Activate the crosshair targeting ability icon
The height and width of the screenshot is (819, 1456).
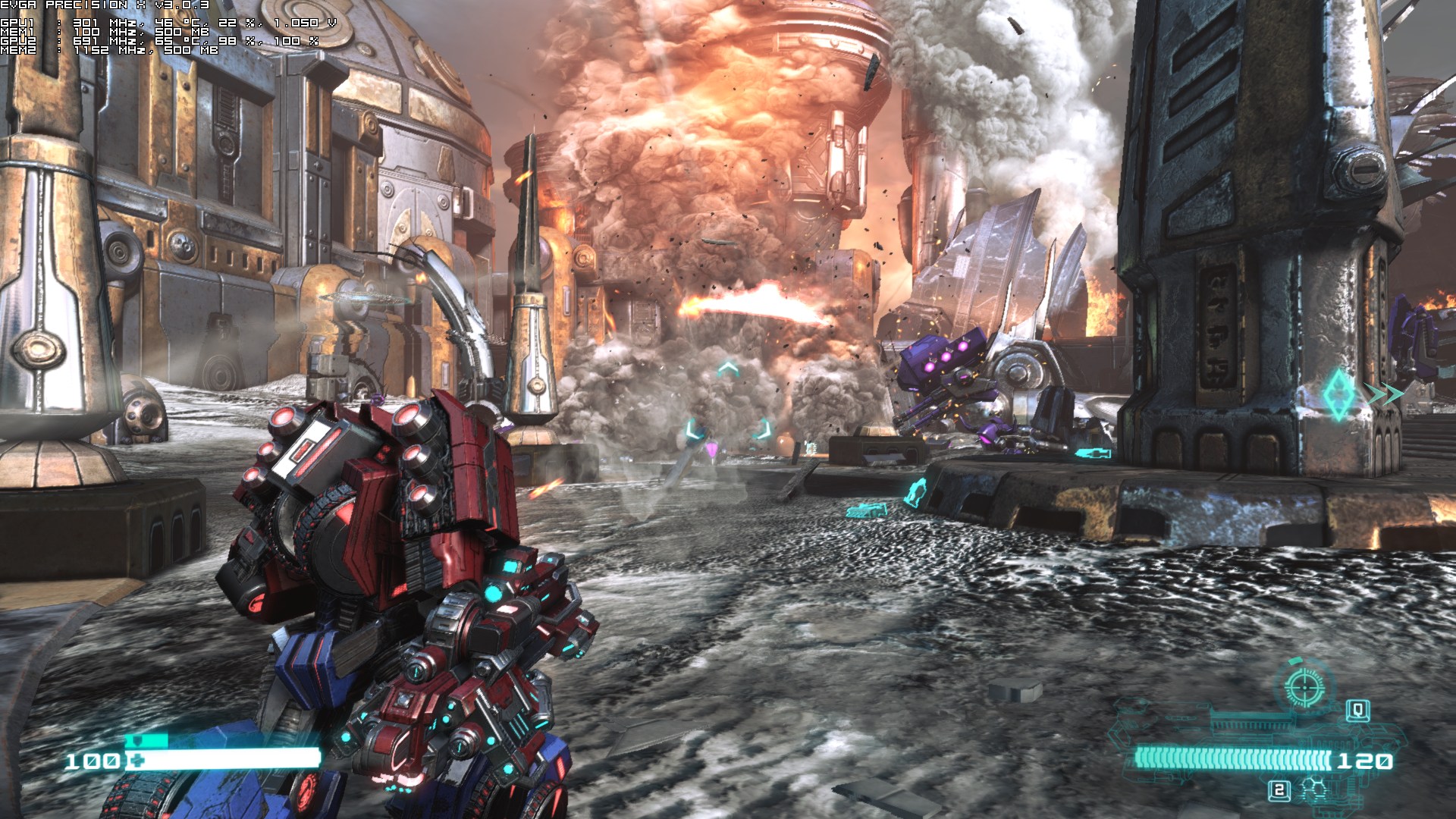click(x=1305, y=685)
